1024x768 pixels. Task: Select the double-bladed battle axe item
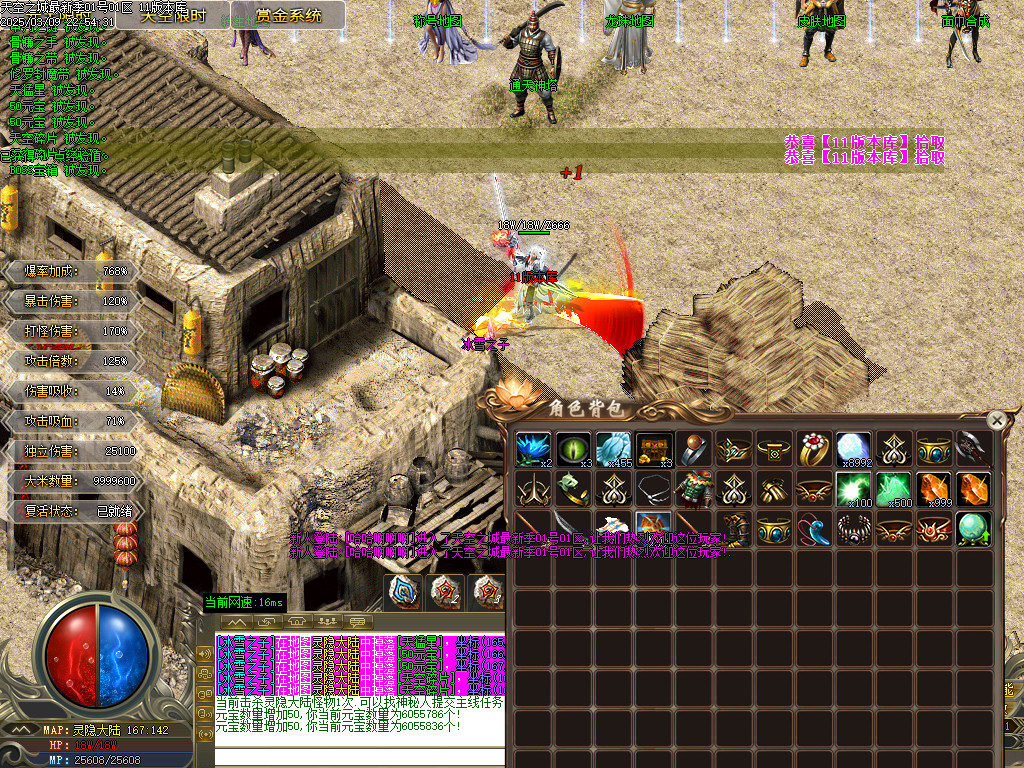(974, 450)
